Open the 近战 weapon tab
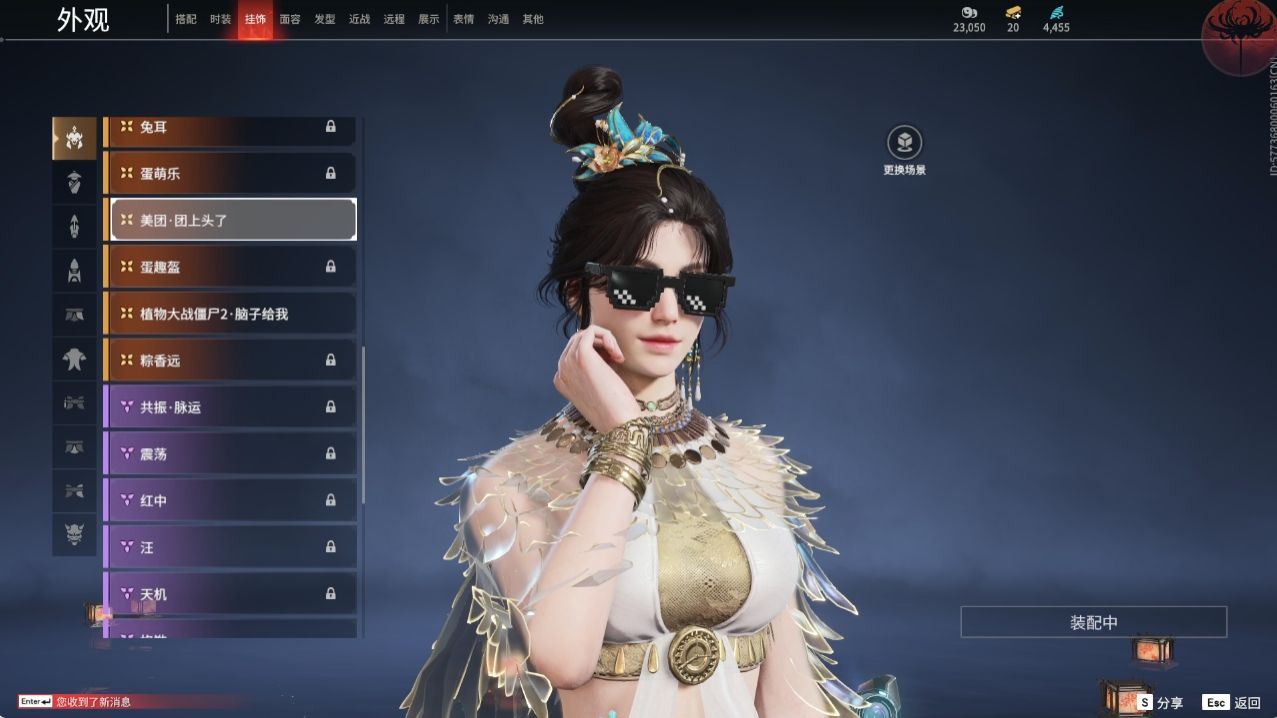The width and height of the screenshot is (1277, 718). [x=359, y=19]
